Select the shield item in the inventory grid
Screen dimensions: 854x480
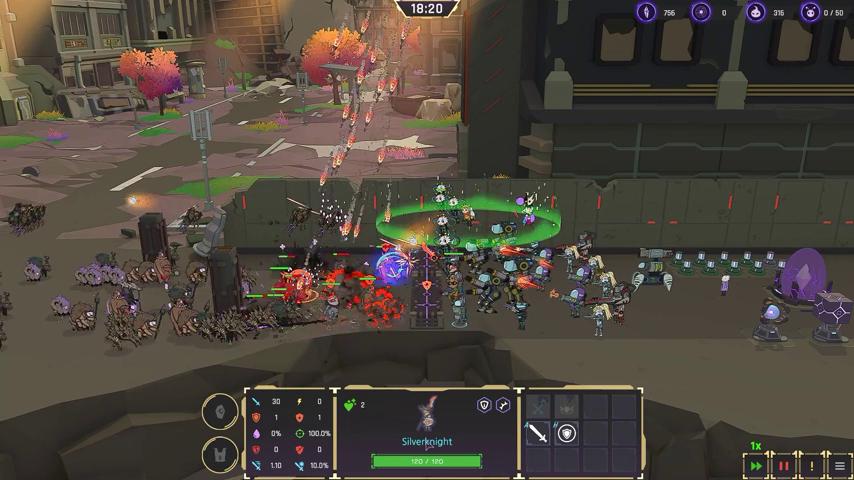[567, 434]
